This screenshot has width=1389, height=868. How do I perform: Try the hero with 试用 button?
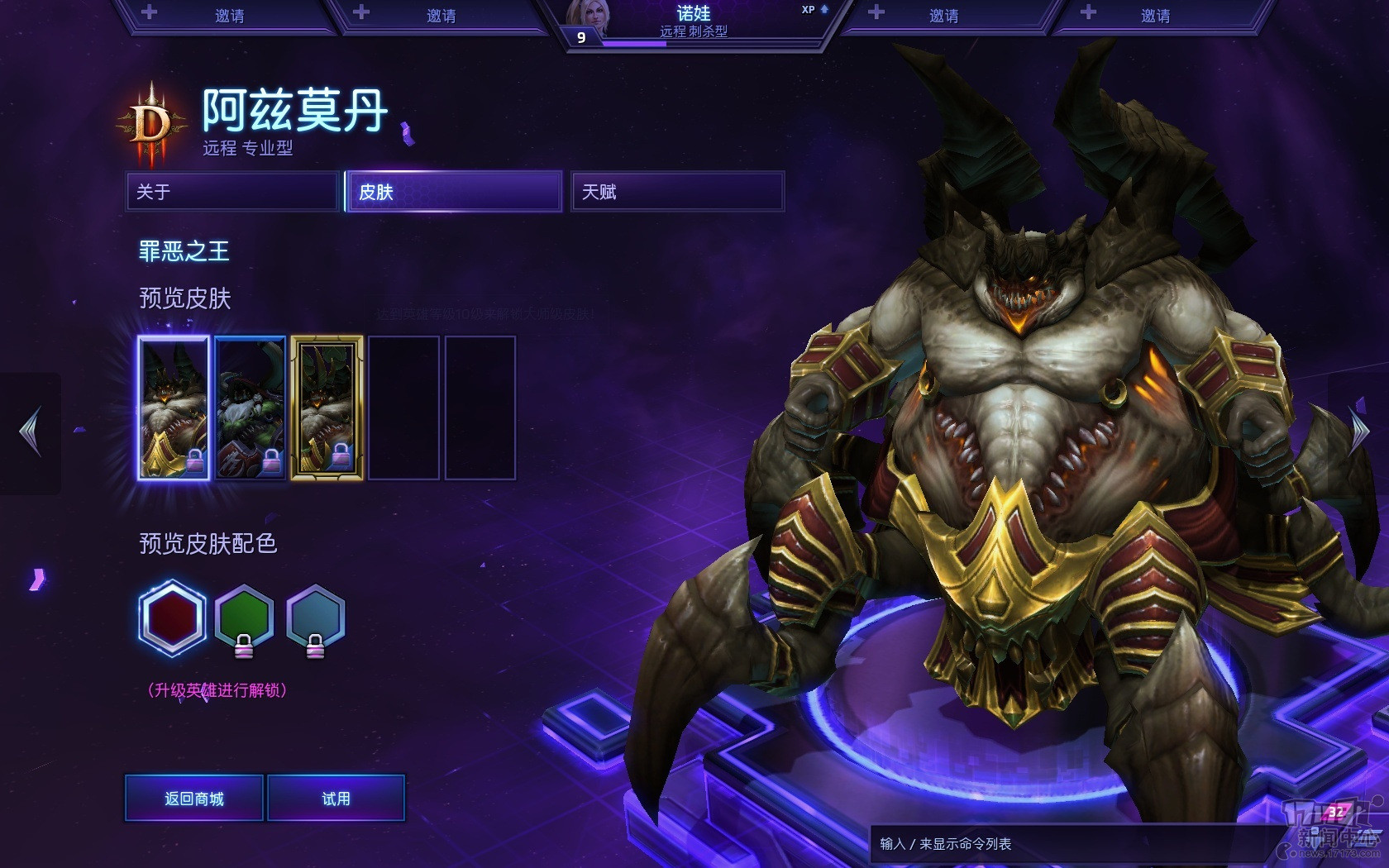click(x=336, y=799)
